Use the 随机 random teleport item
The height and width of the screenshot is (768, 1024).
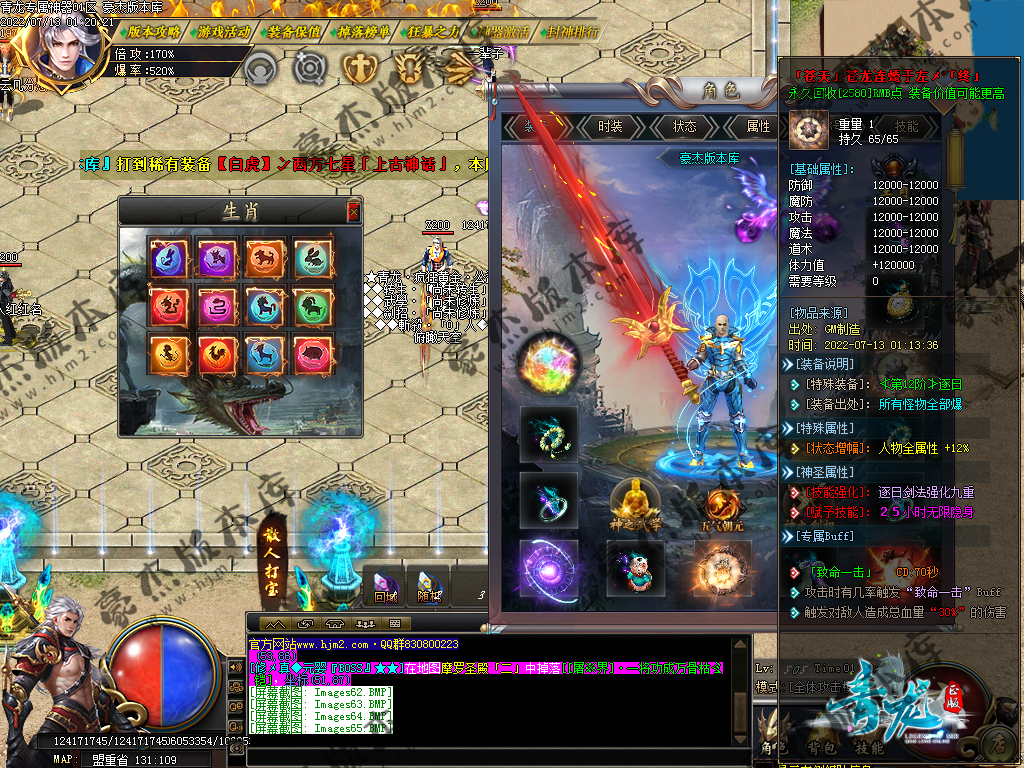point(430,588)
